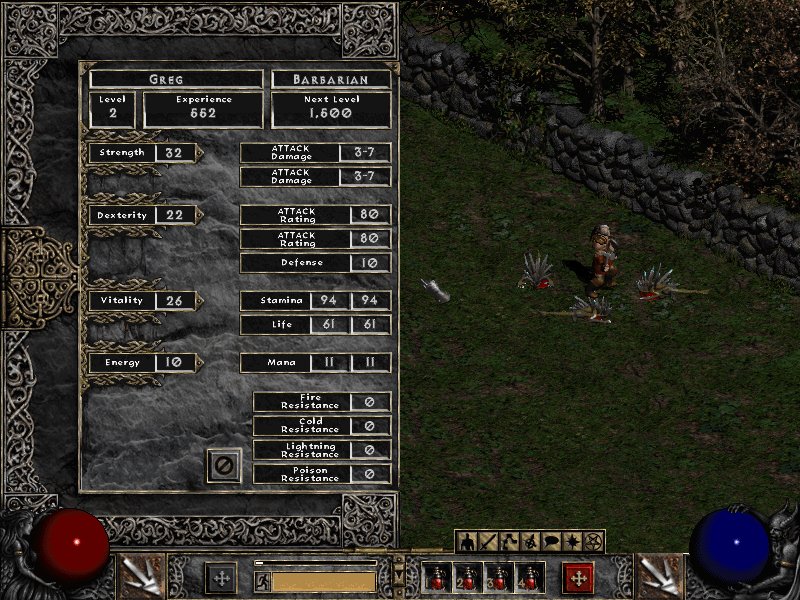Click the grey cross new stats button
Viewport: 800px width, 600px height.
221,578
